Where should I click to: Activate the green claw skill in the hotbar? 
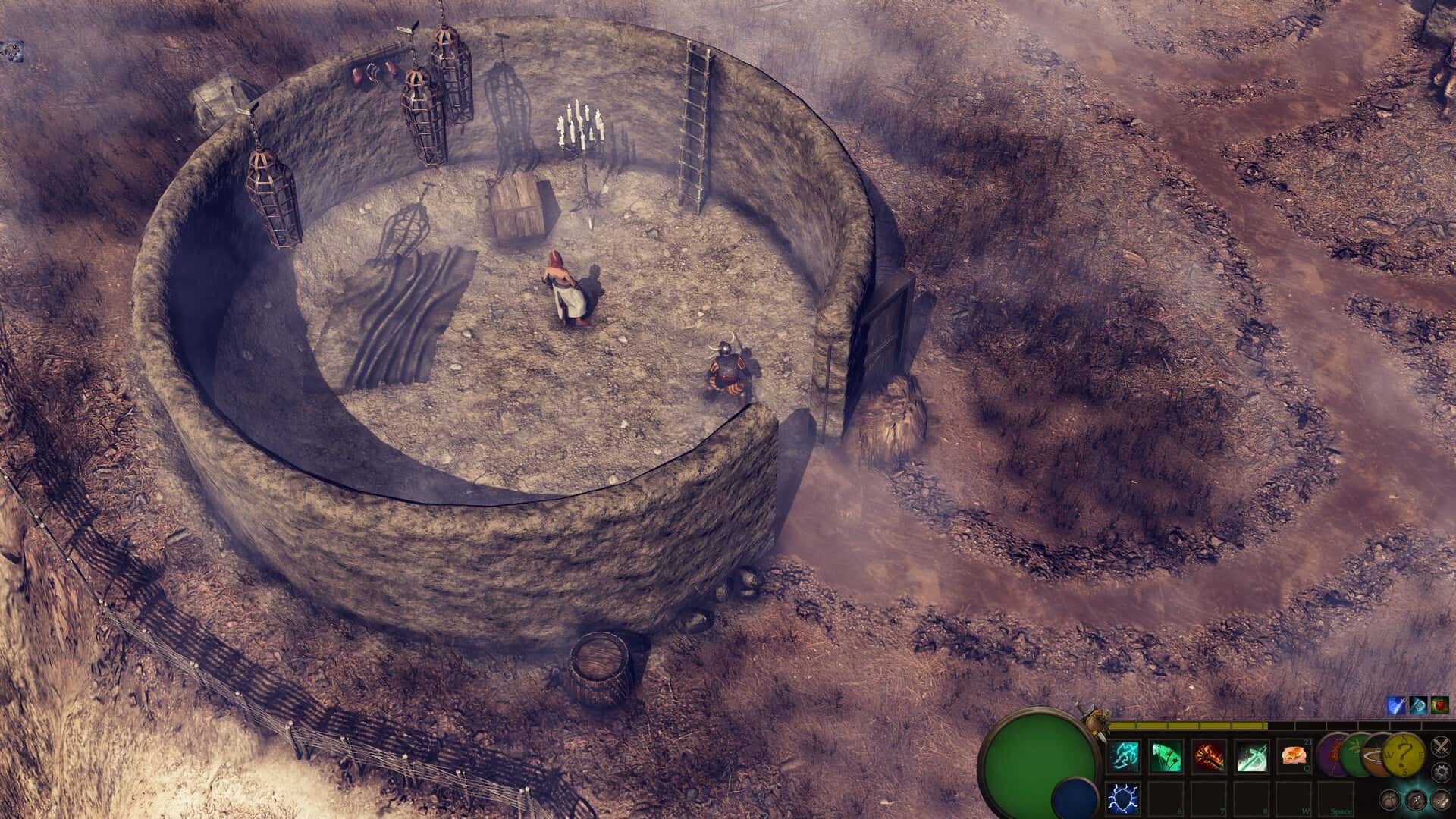[x=1166, y=757]
